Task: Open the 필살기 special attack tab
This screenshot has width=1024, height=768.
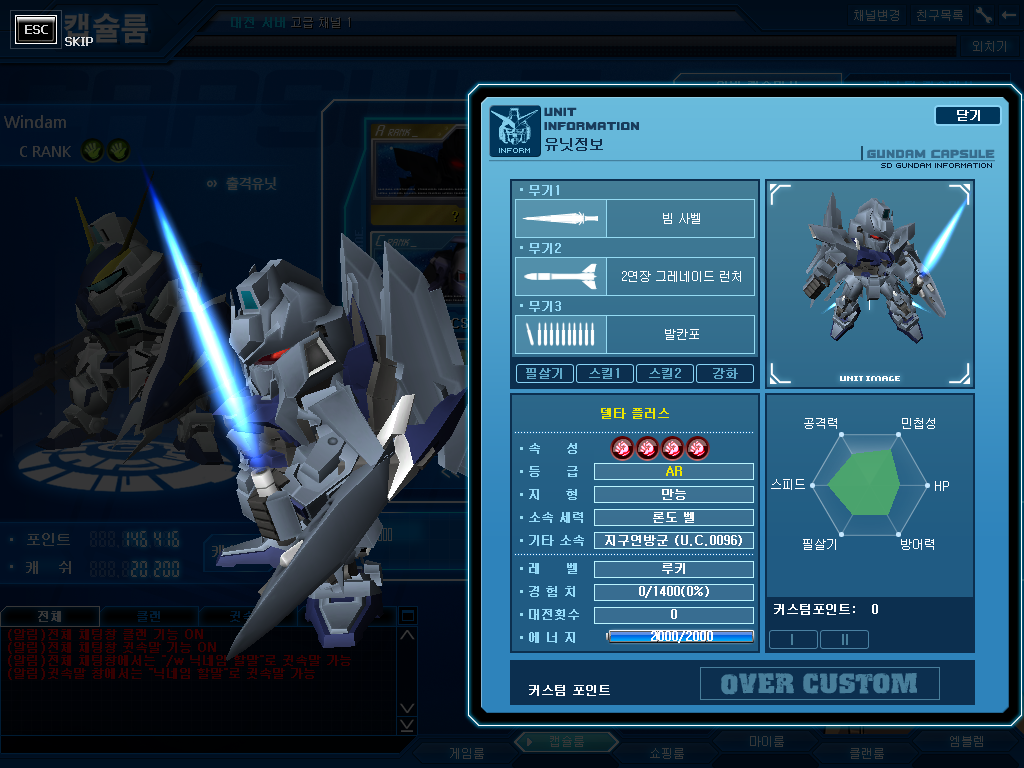Action: [x=545, y=374]
